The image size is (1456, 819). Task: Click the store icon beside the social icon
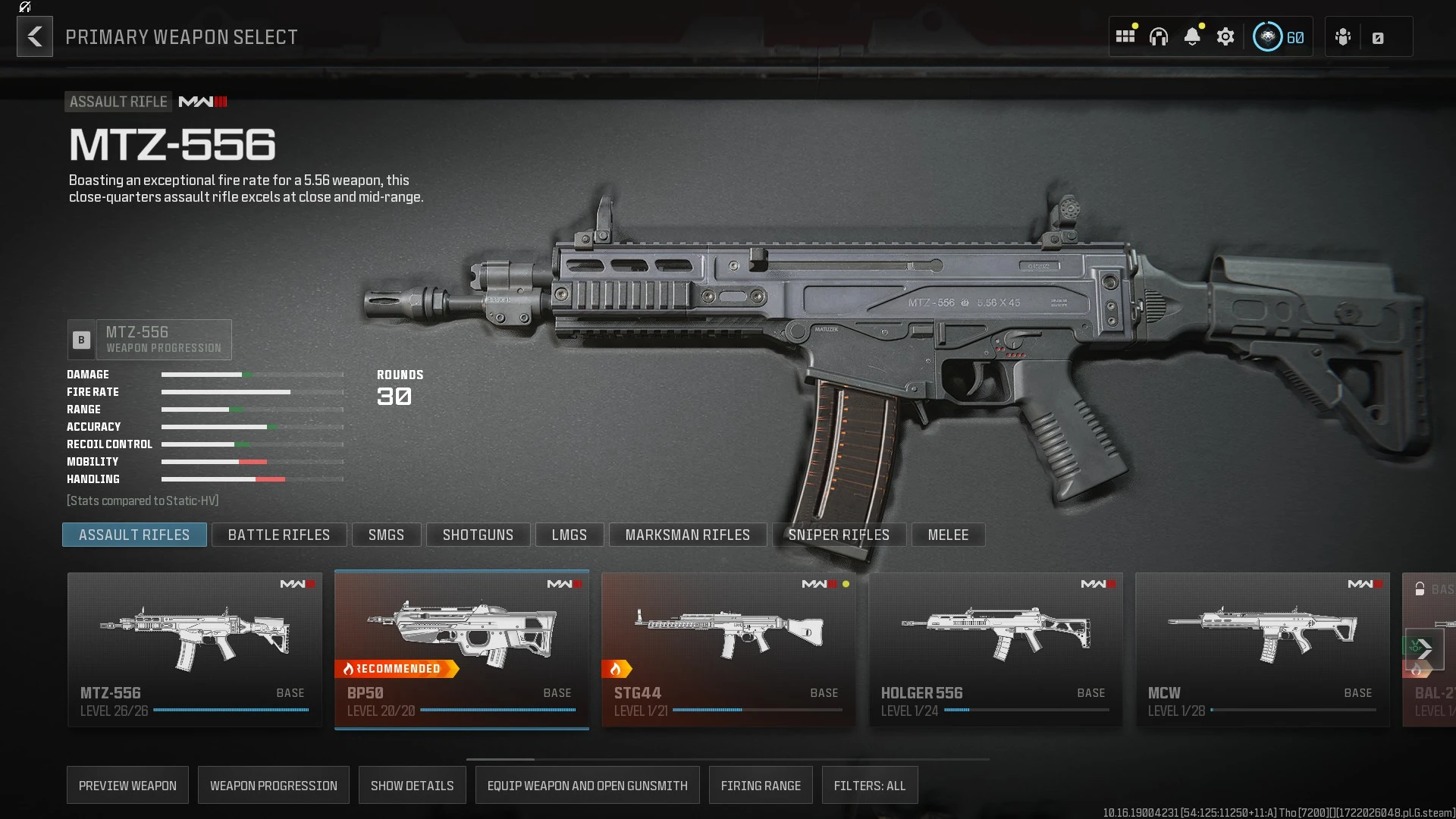pyautogui.click(x=1378, y=36)
